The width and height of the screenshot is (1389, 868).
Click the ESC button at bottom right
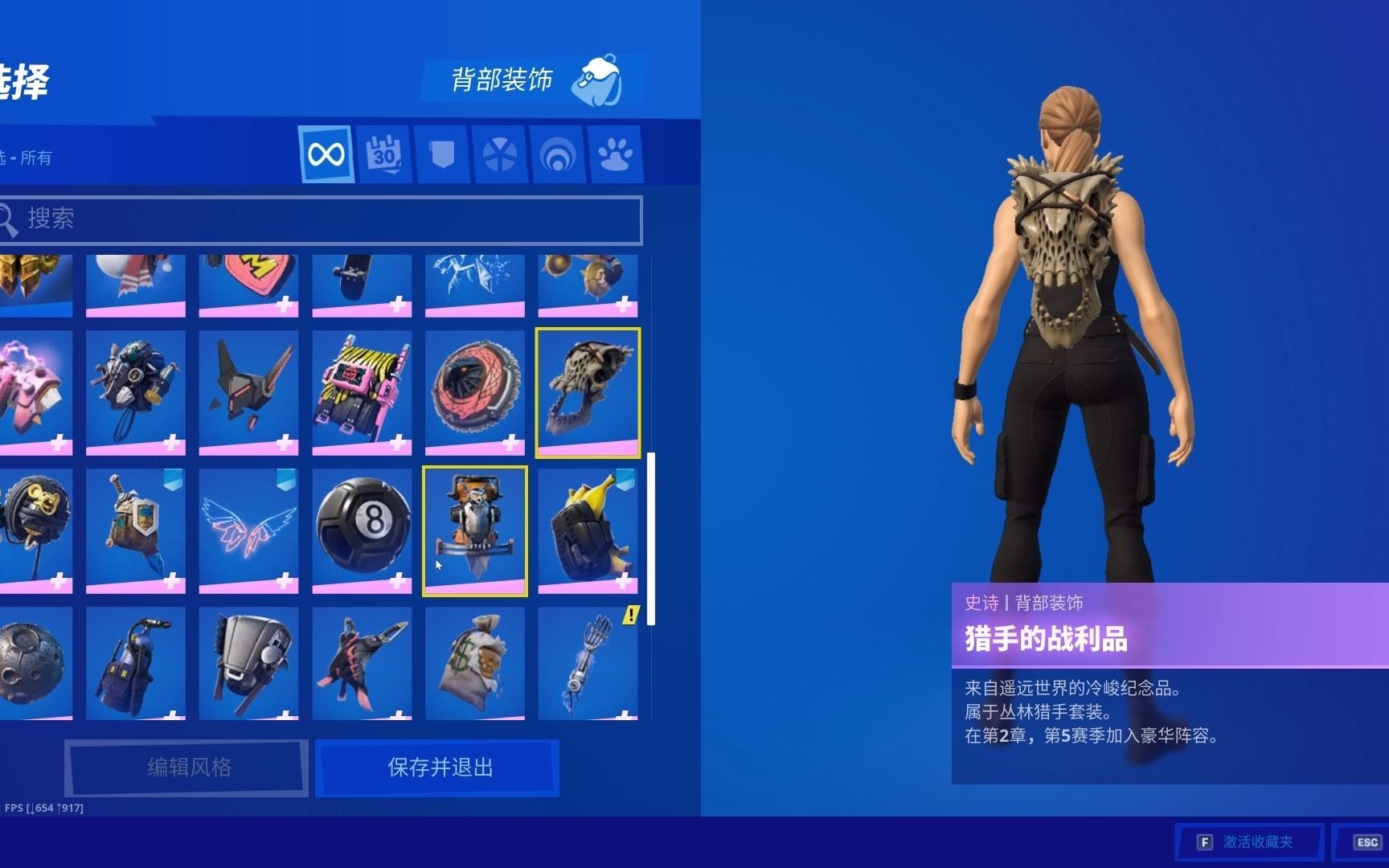coord(1367,842)
